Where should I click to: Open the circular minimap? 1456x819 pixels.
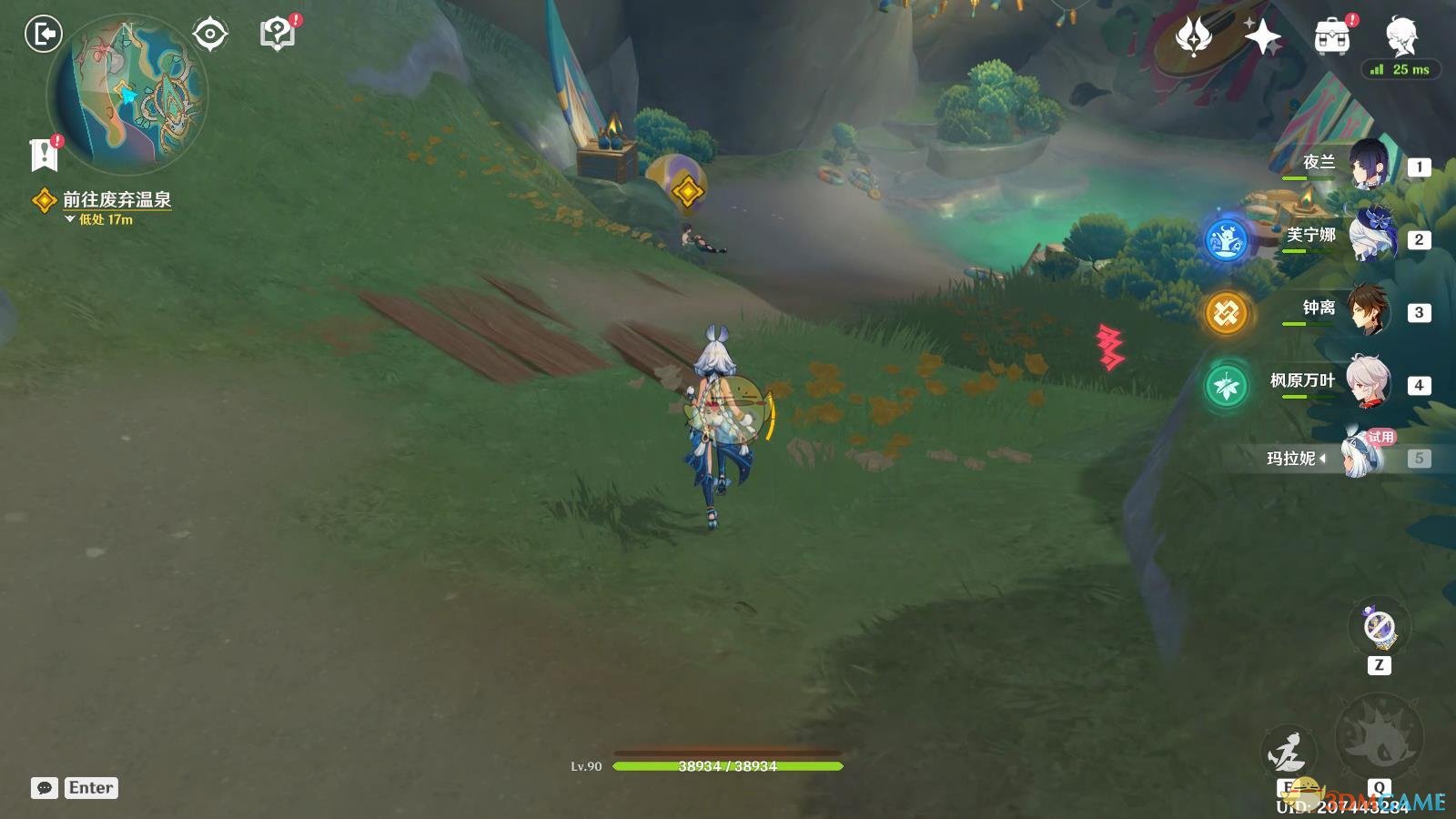[127, 96]
